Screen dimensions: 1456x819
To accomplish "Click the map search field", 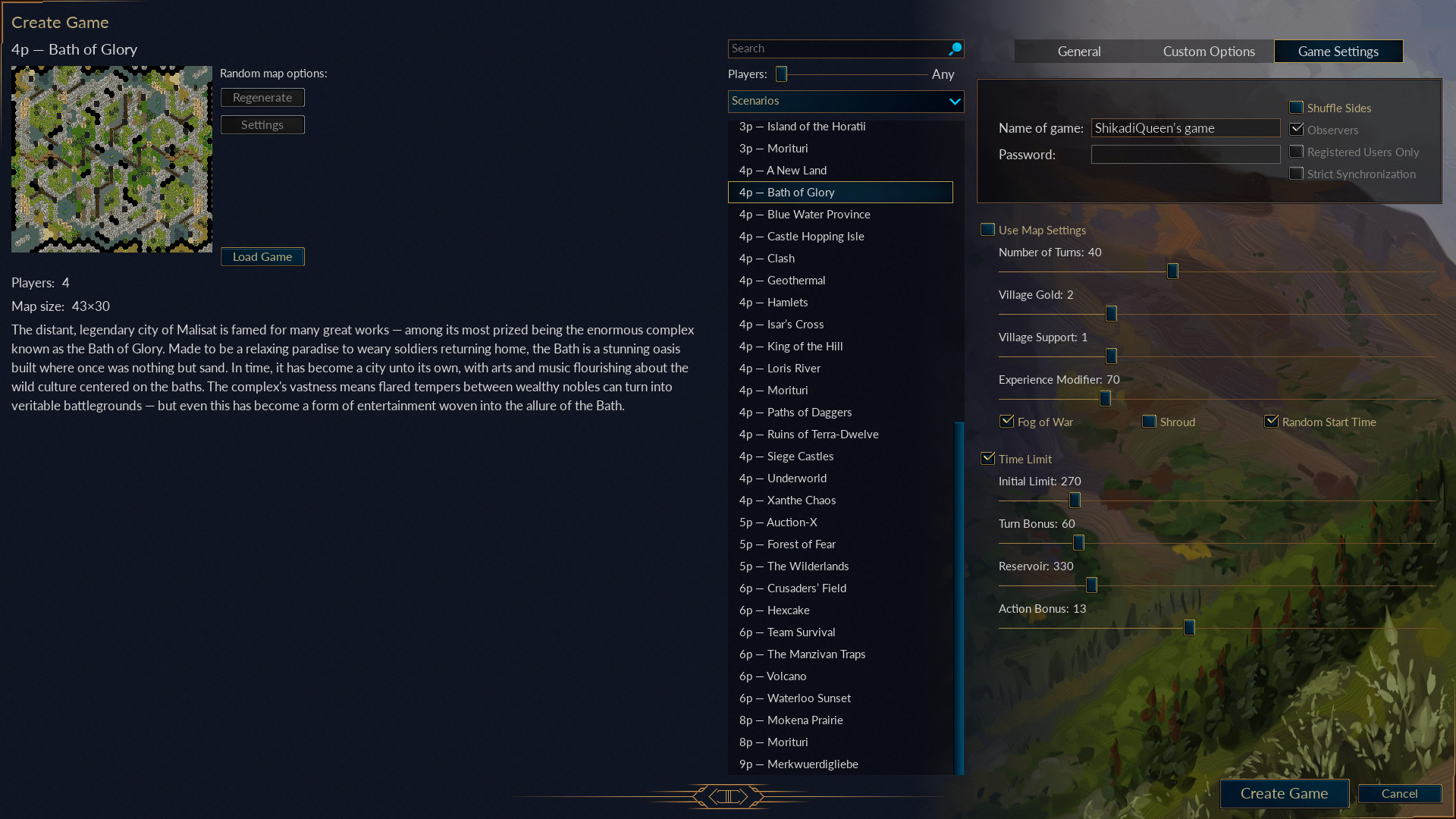I will (x=838, y=49).
